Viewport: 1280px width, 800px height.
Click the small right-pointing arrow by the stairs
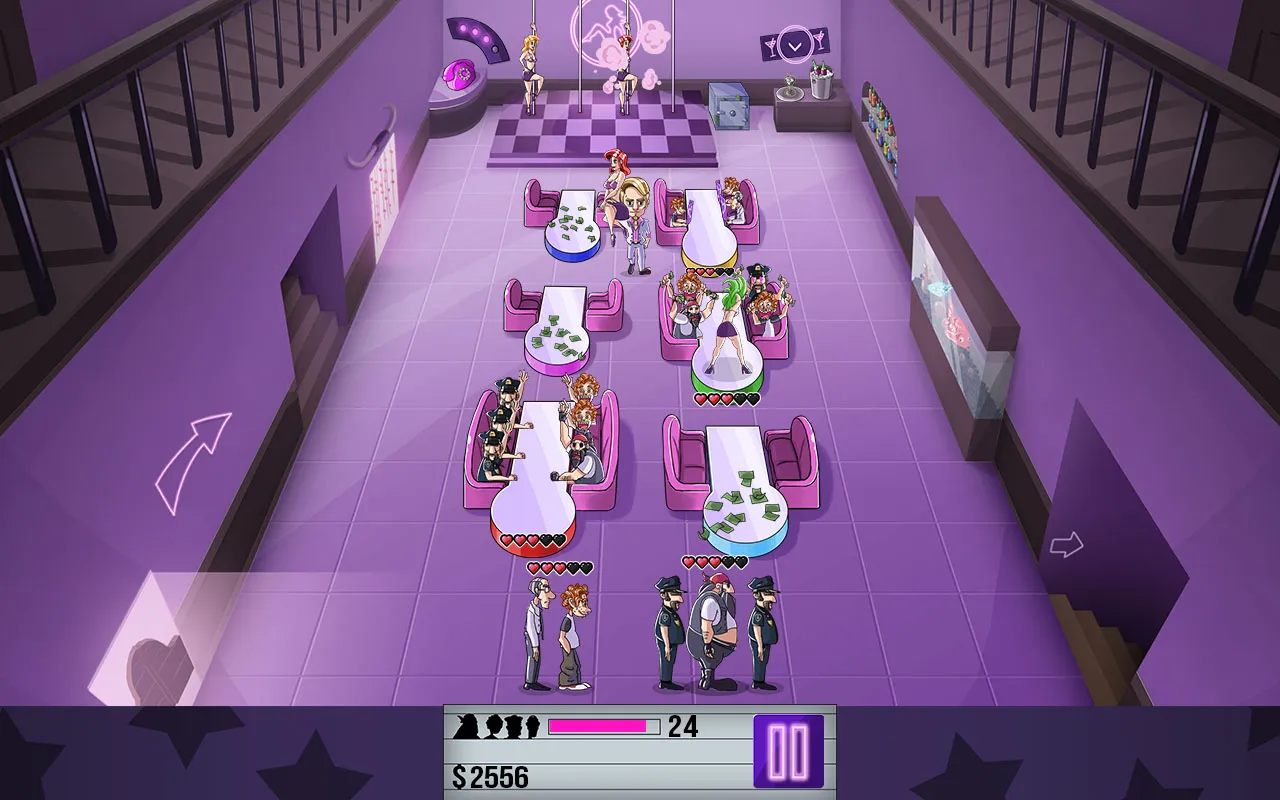[1066, 545]
